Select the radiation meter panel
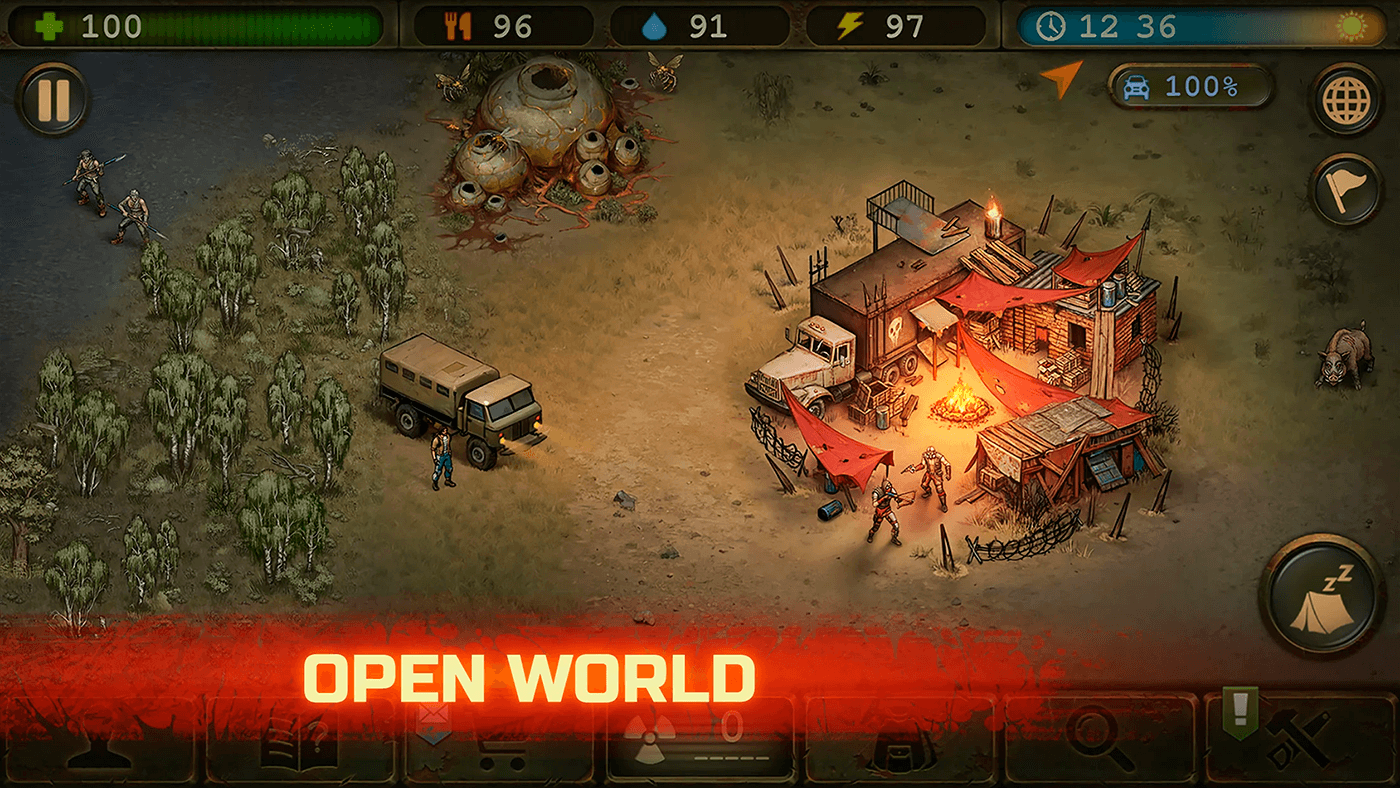 click(700, 741)
